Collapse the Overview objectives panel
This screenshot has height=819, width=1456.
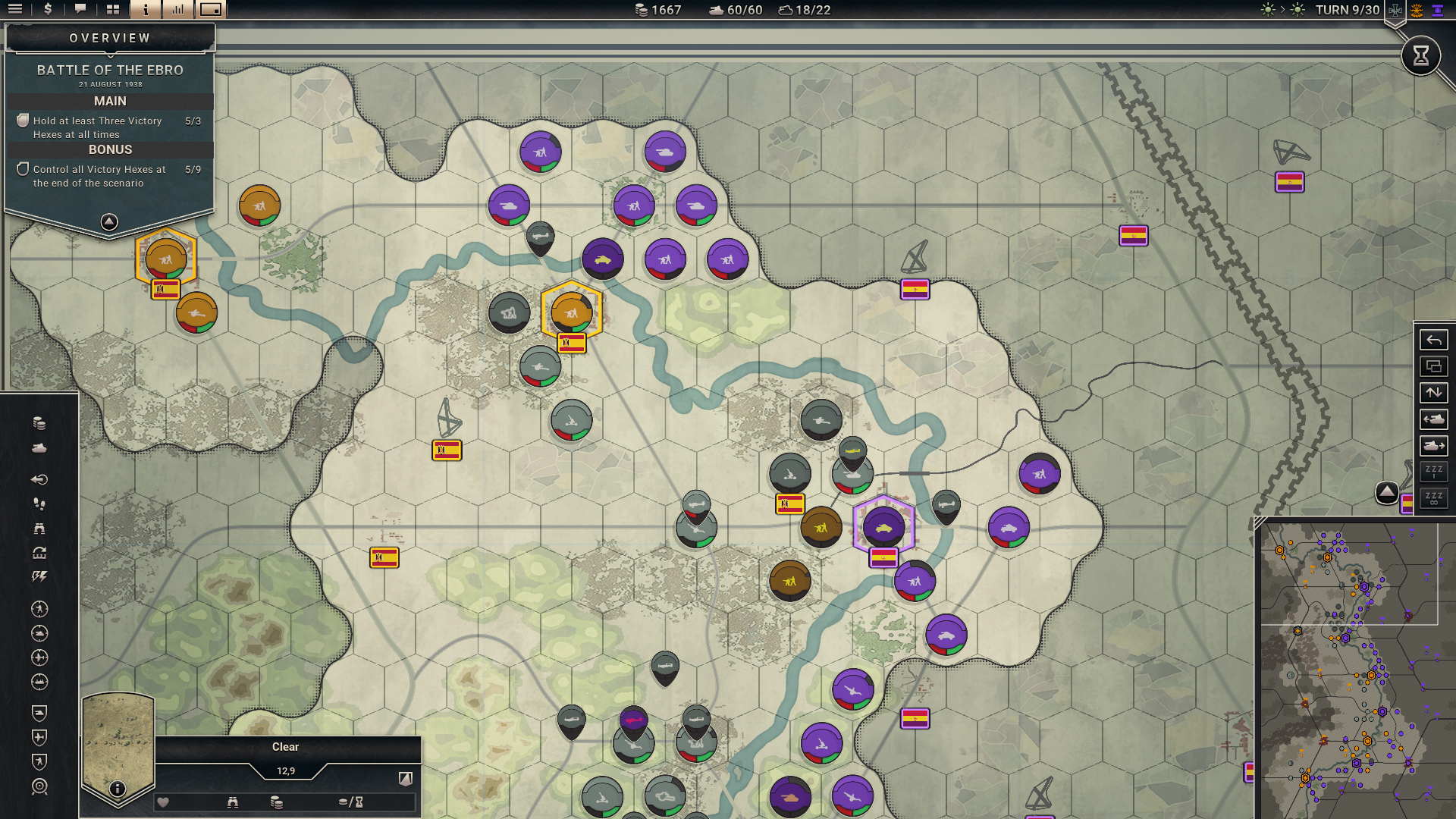pyautogui.click(x=110, y=221)
